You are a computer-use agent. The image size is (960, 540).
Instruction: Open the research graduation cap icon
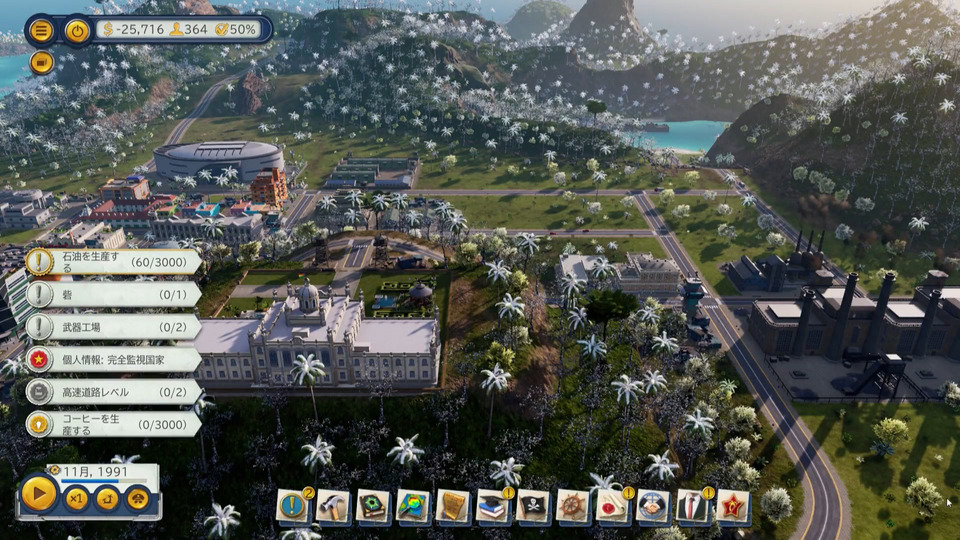[493, 505]
